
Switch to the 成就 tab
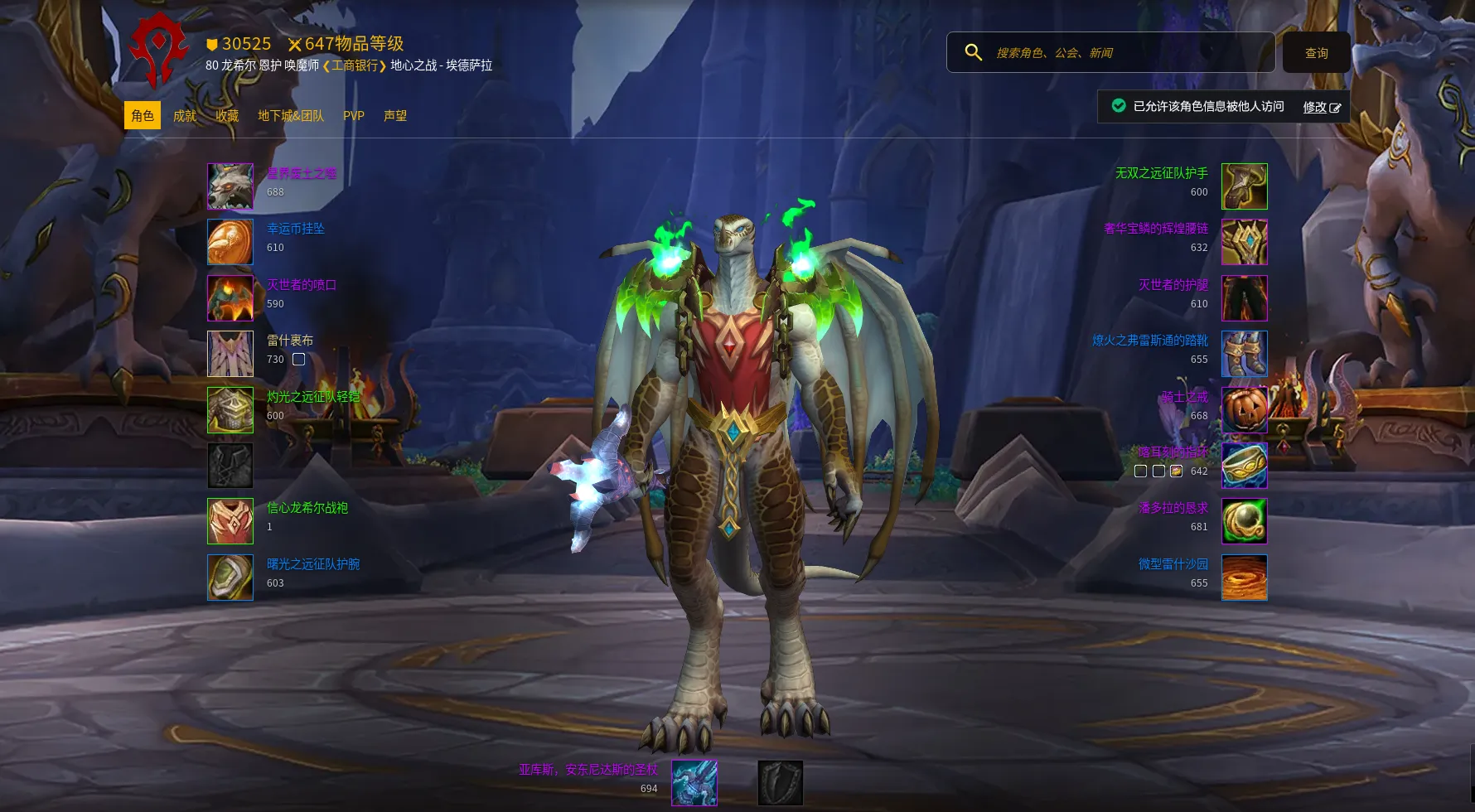coord(185,116)
